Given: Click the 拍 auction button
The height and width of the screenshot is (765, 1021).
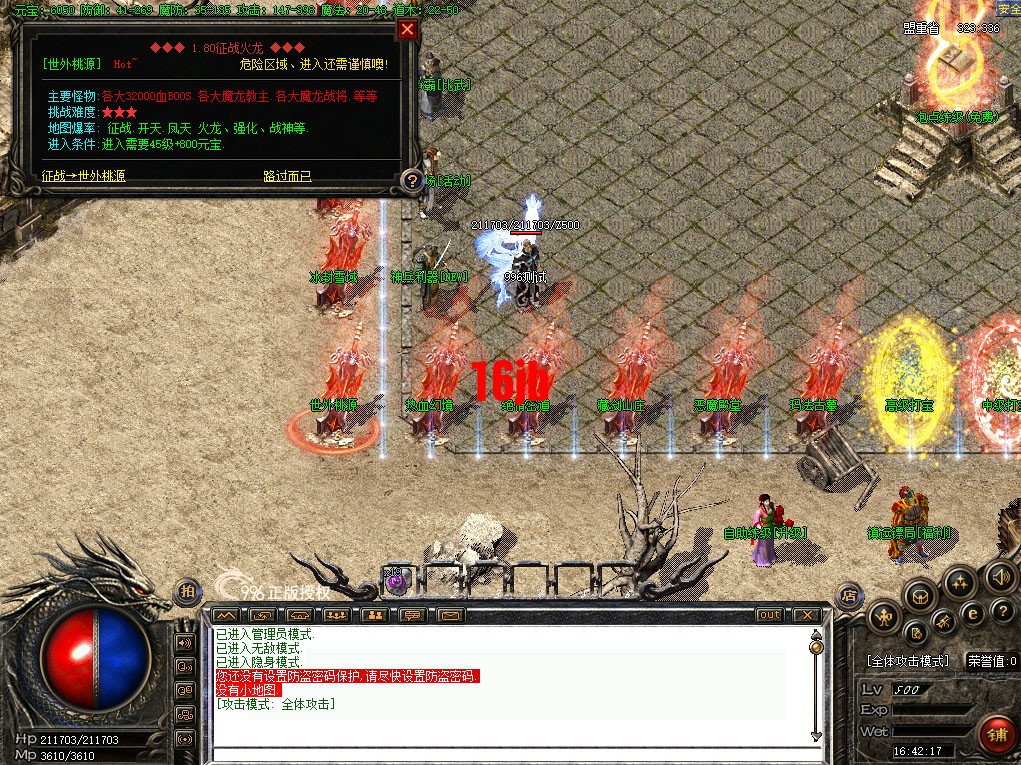Looking at the screenshot, I should 187,592.
